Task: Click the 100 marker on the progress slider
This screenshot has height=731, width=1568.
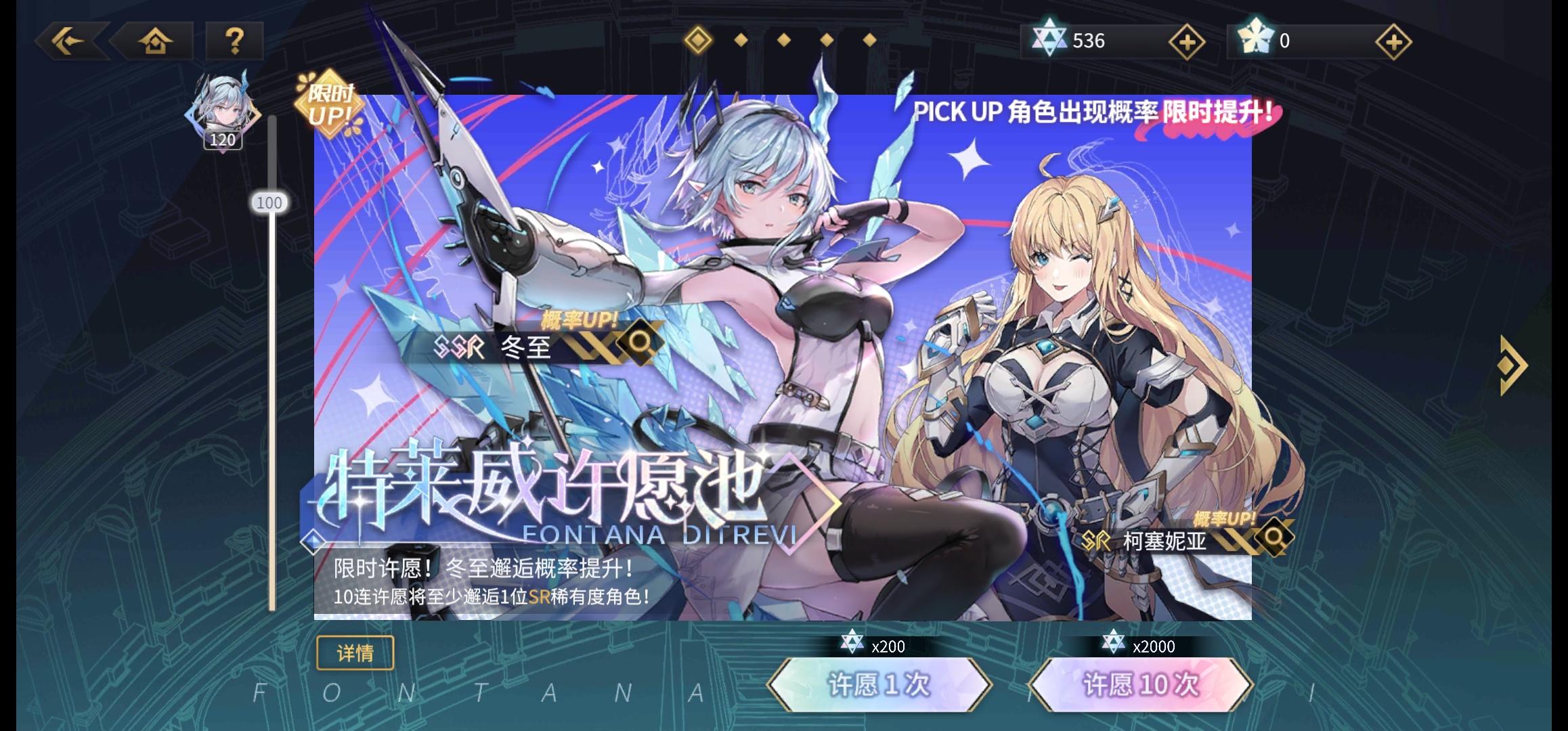Action: 270,202
